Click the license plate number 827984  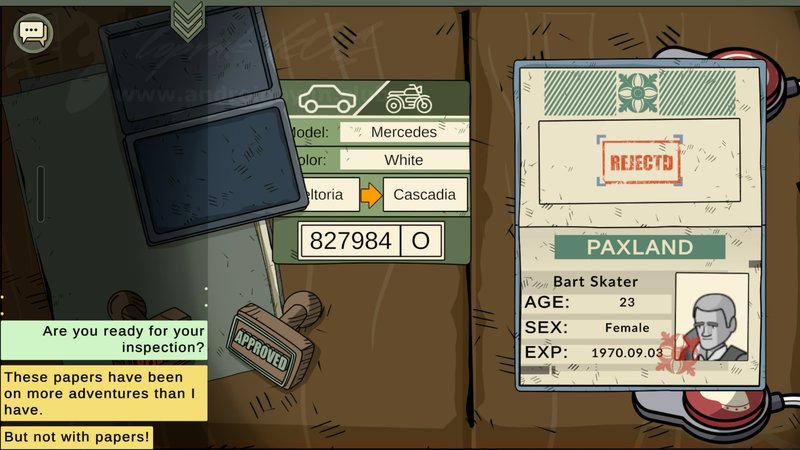pyautogui.click(x=350, y=241)
